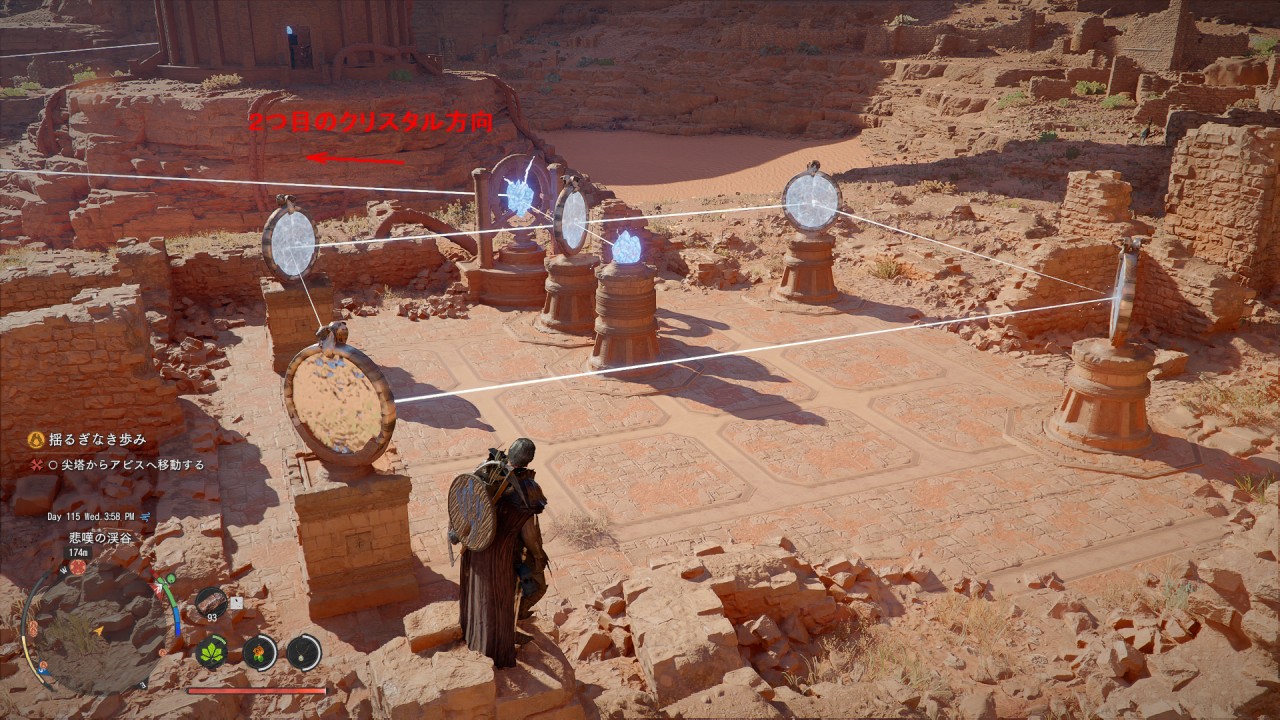Select the quest objective 尖塔からアビスへ移動する
The height and width of the screenshot is (720, 1280).
[132, 465]
